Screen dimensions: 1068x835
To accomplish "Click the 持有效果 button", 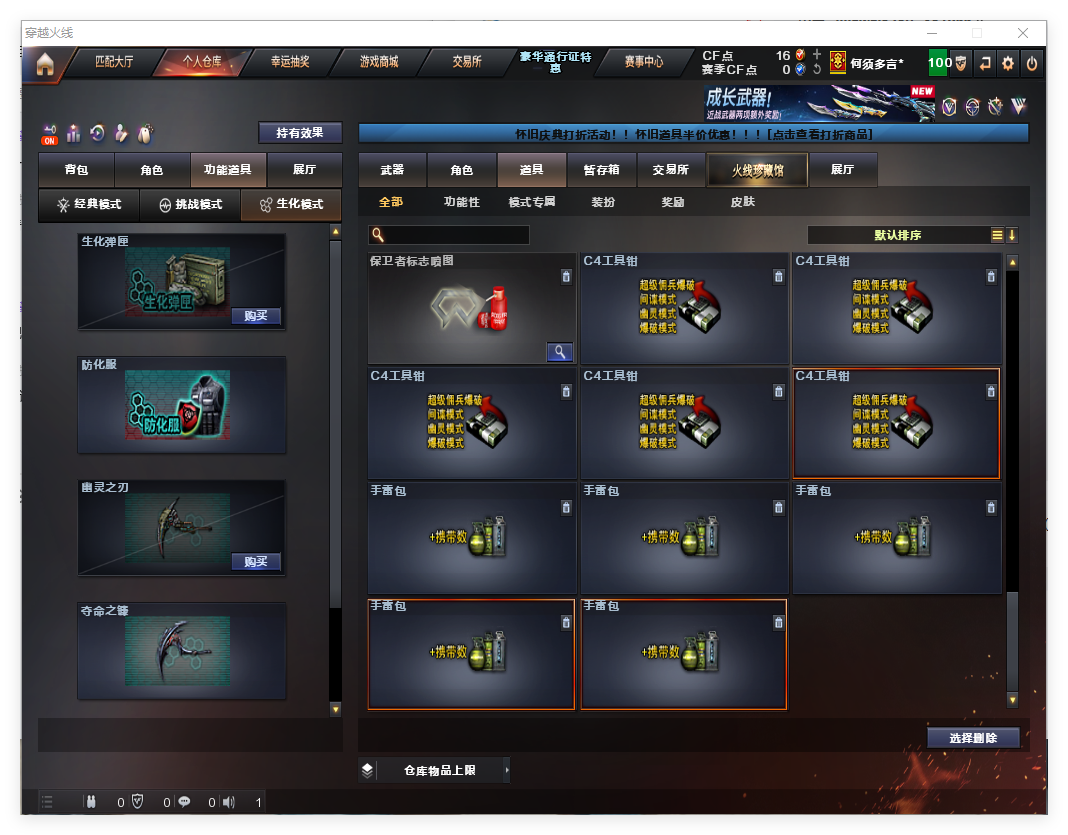I will [x=300, y=132].
